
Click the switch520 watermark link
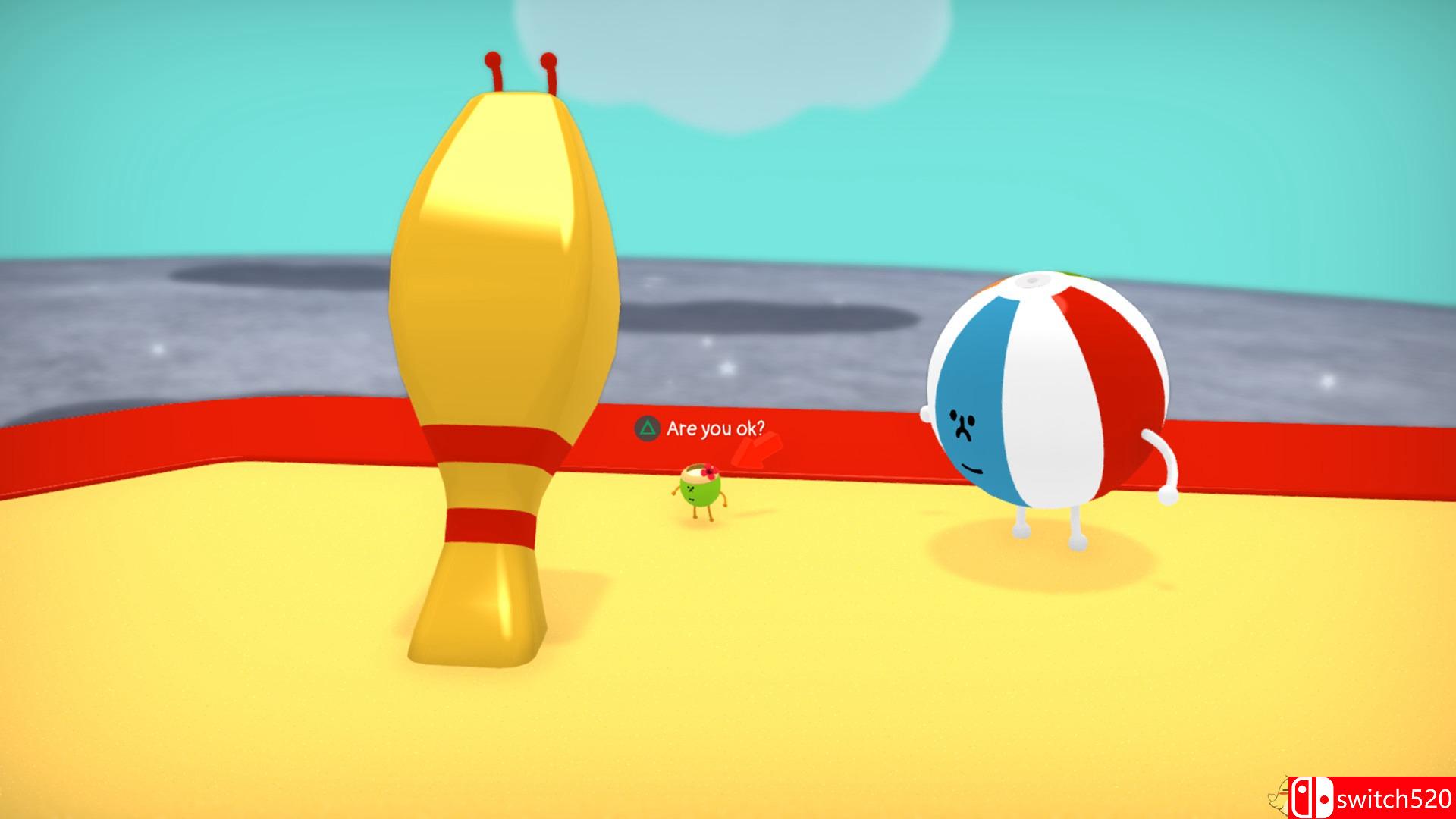coord(1395,799)
